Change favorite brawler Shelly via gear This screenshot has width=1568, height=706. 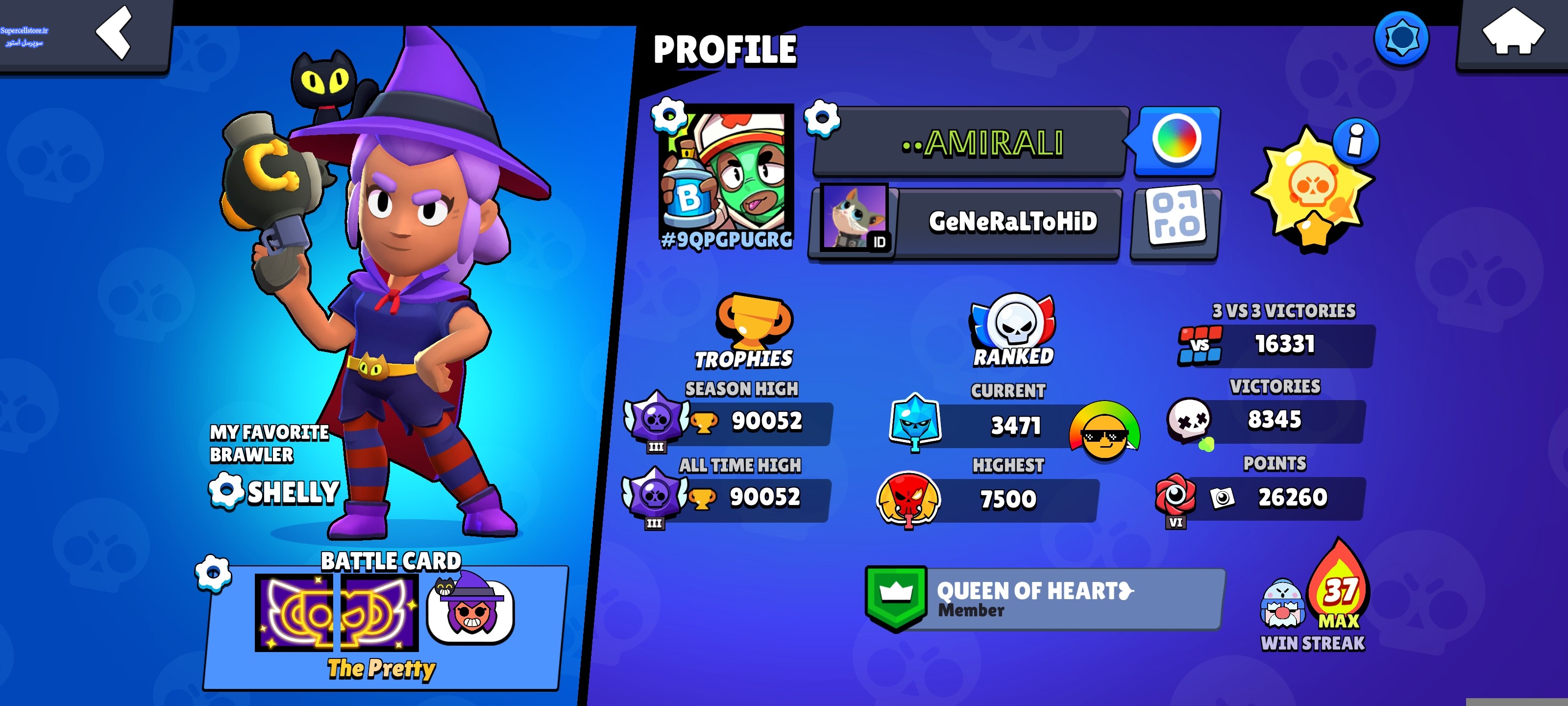click(226, 490)
